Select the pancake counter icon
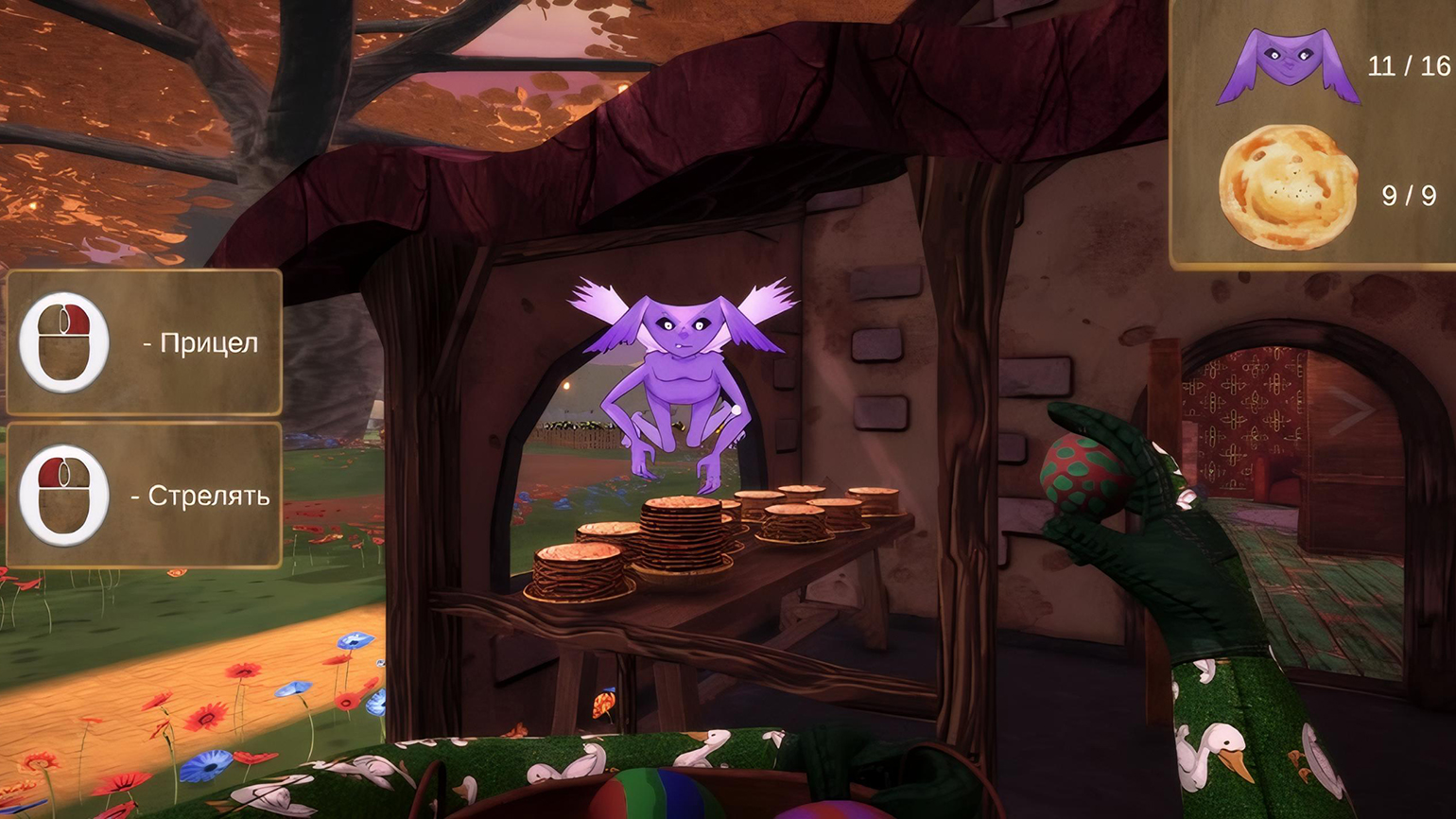 coord(1288,187)
